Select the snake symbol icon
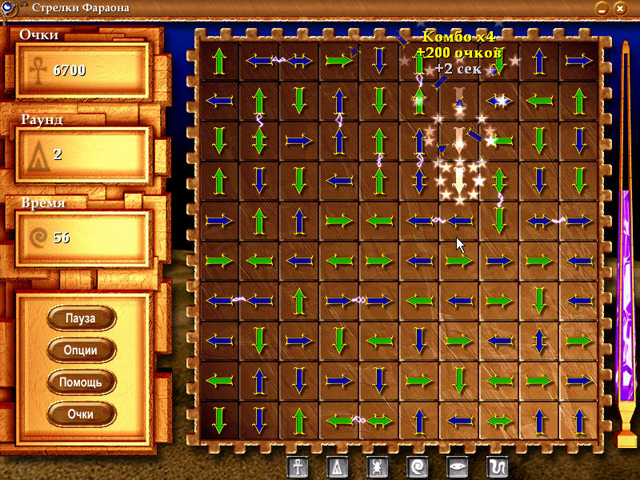This screenshot has width=640, height=480. [498, 467]
